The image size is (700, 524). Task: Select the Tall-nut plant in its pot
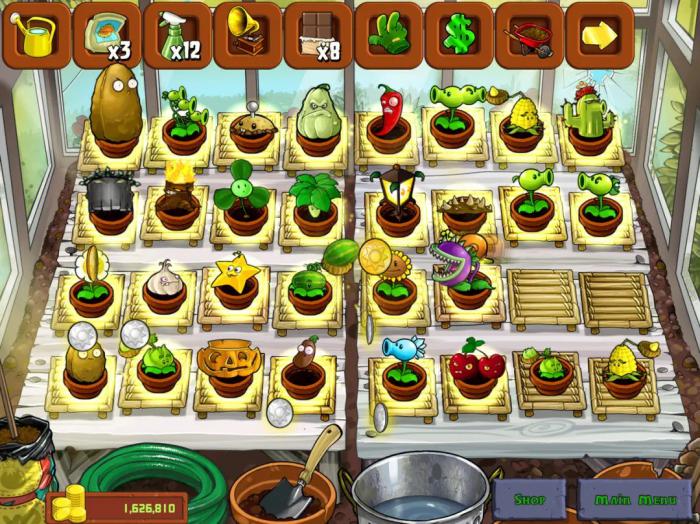pos(116,112)
